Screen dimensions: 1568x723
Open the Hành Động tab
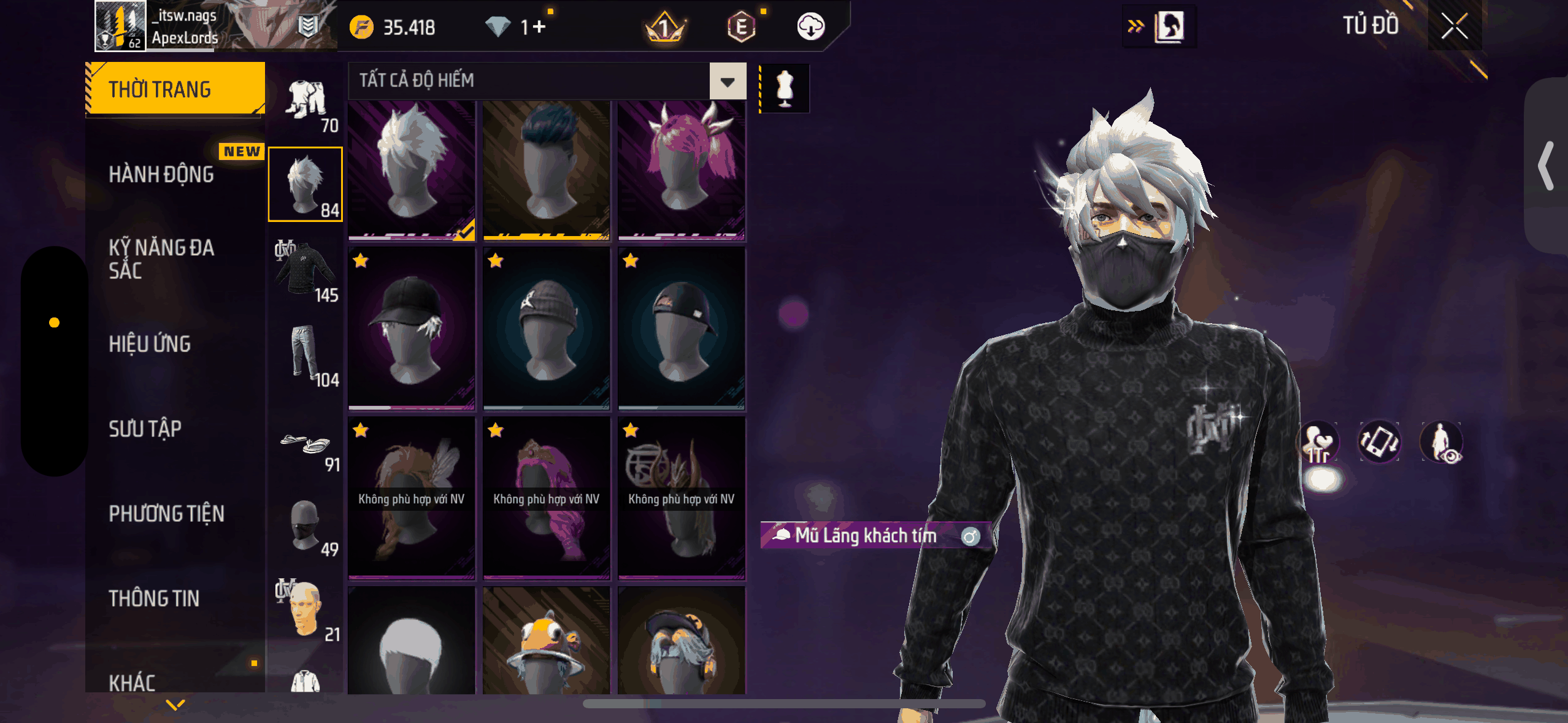click(161, 175)
